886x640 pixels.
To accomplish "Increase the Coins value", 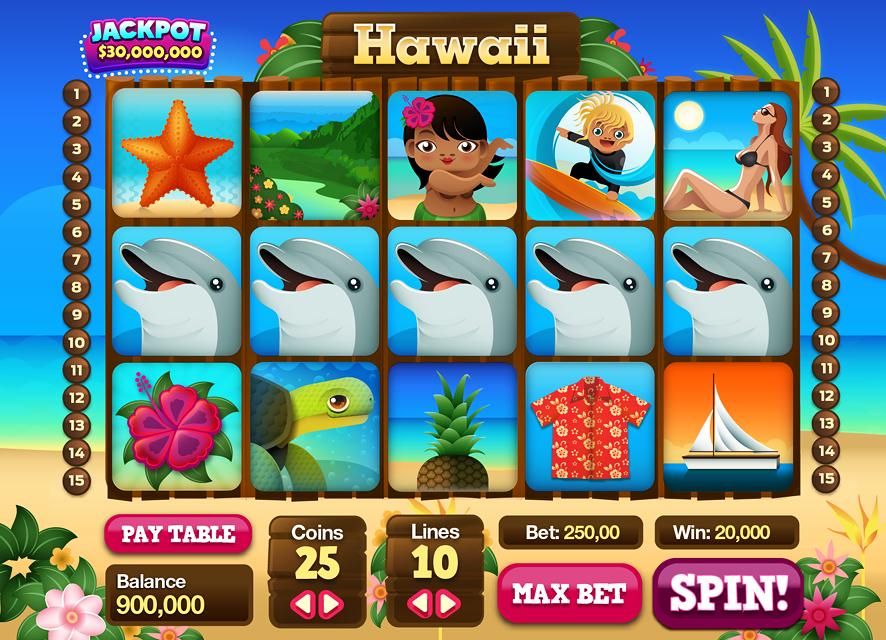I will tap(332, 603).
